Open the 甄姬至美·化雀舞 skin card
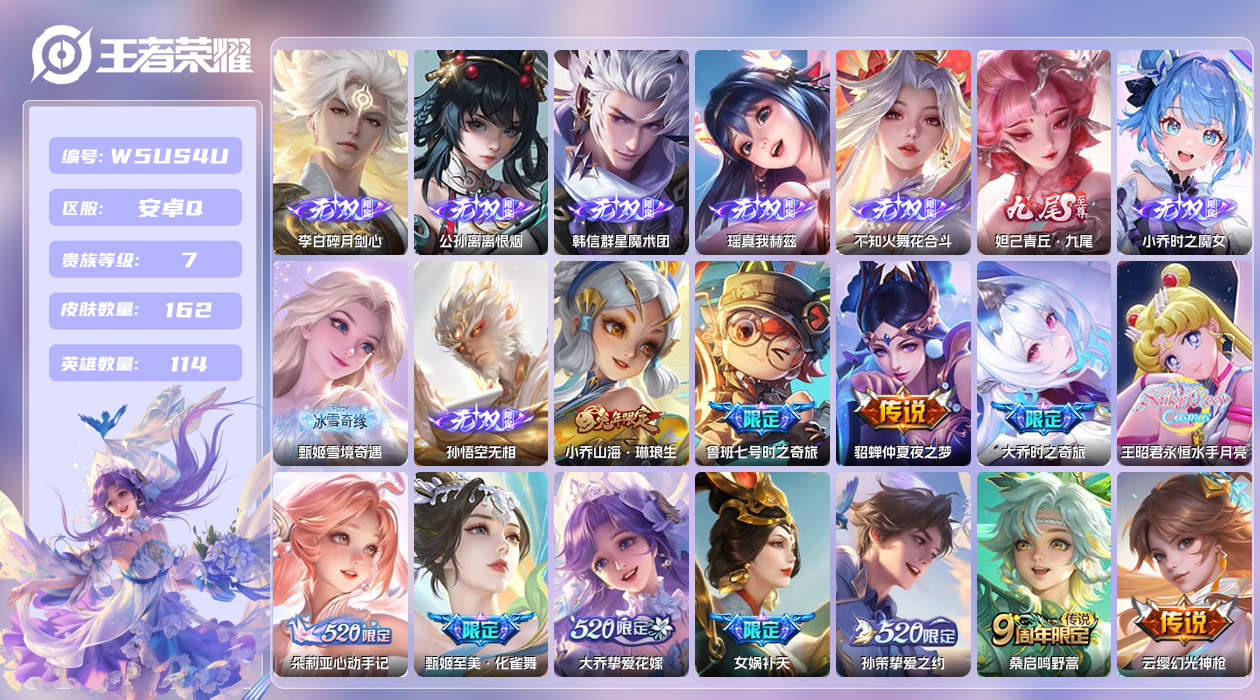This screenshot has height=700, width=1260. tap(481, 574)
